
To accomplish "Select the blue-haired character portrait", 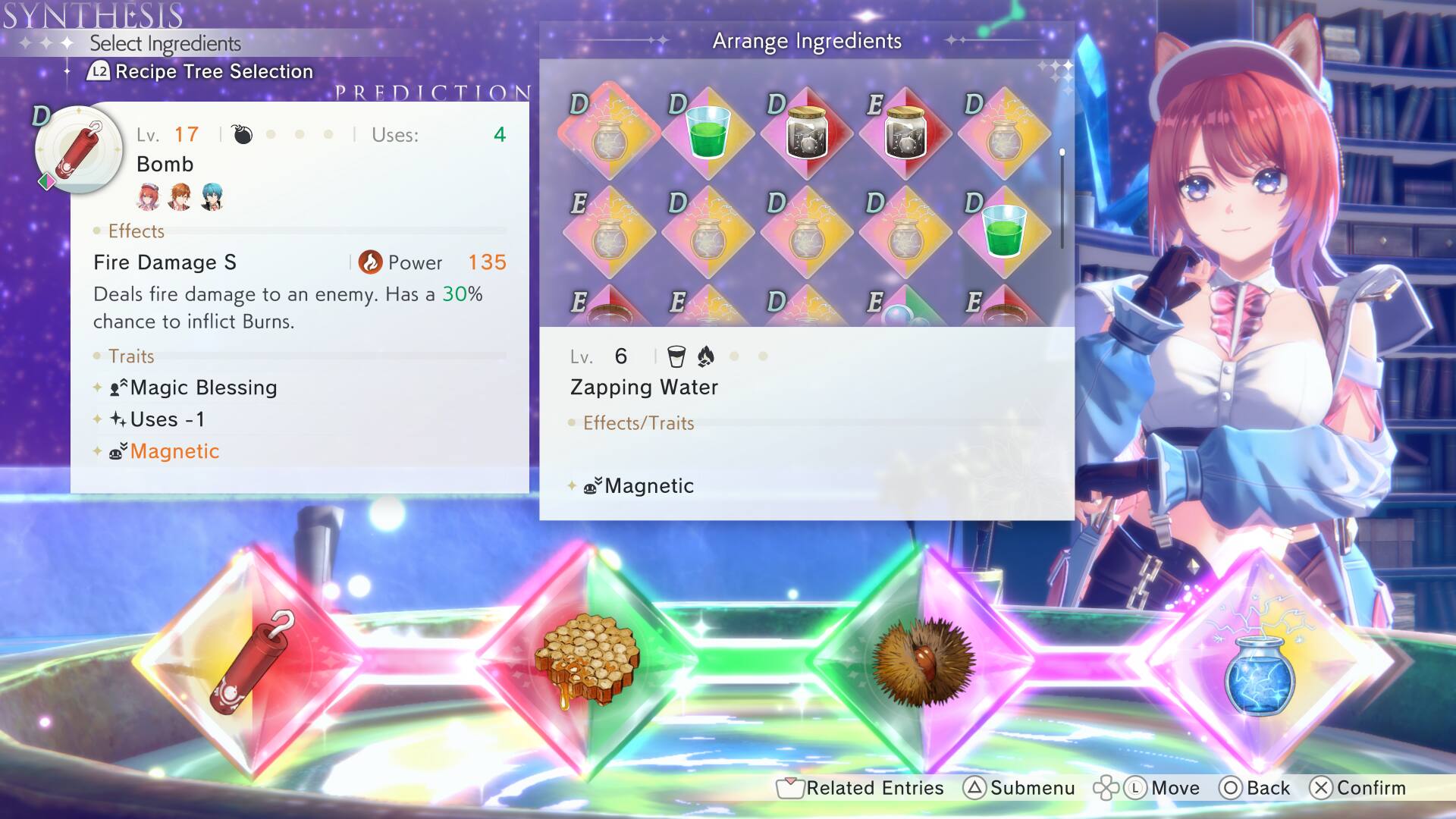I will click(212, 198).
